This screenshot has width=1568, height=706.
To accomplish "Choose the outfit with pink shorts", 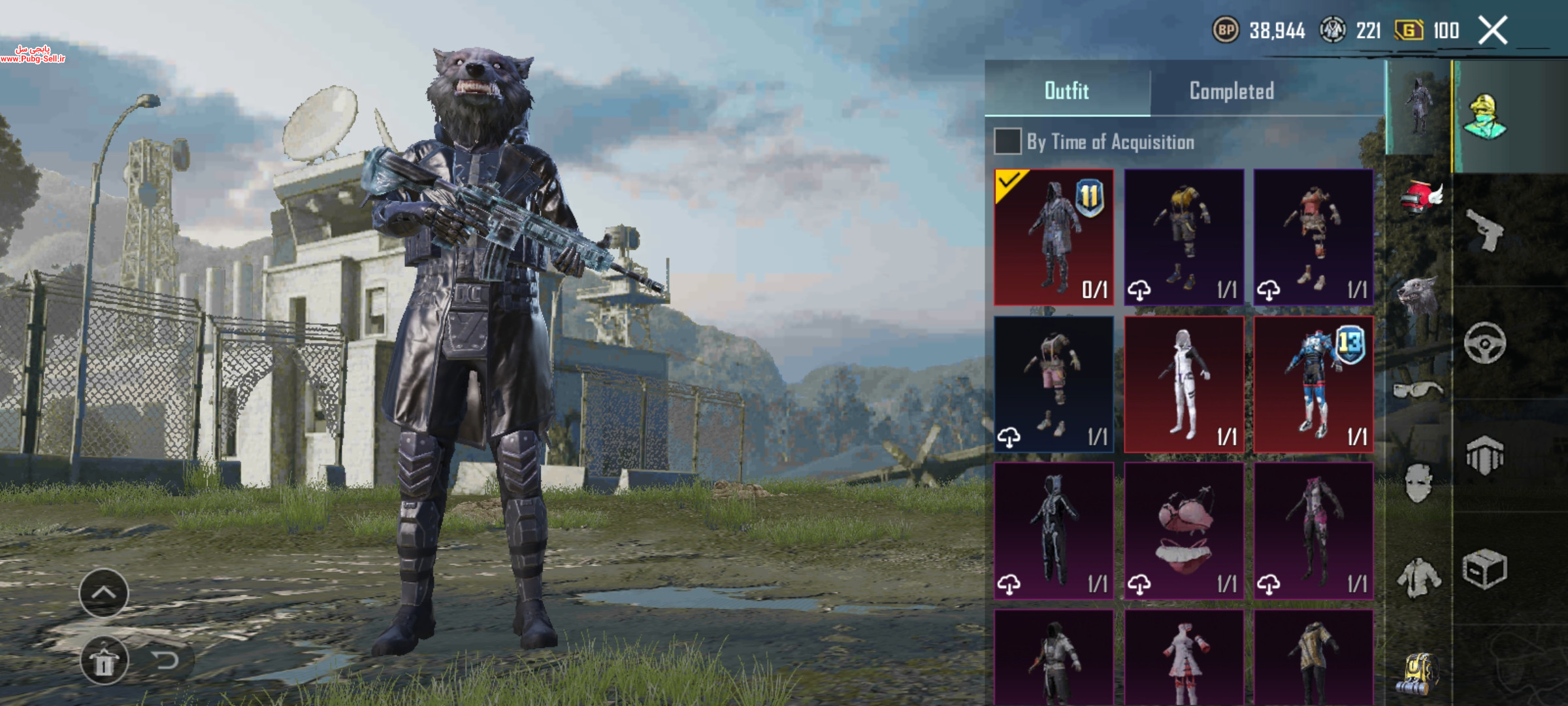I will tap(1053, 384).
